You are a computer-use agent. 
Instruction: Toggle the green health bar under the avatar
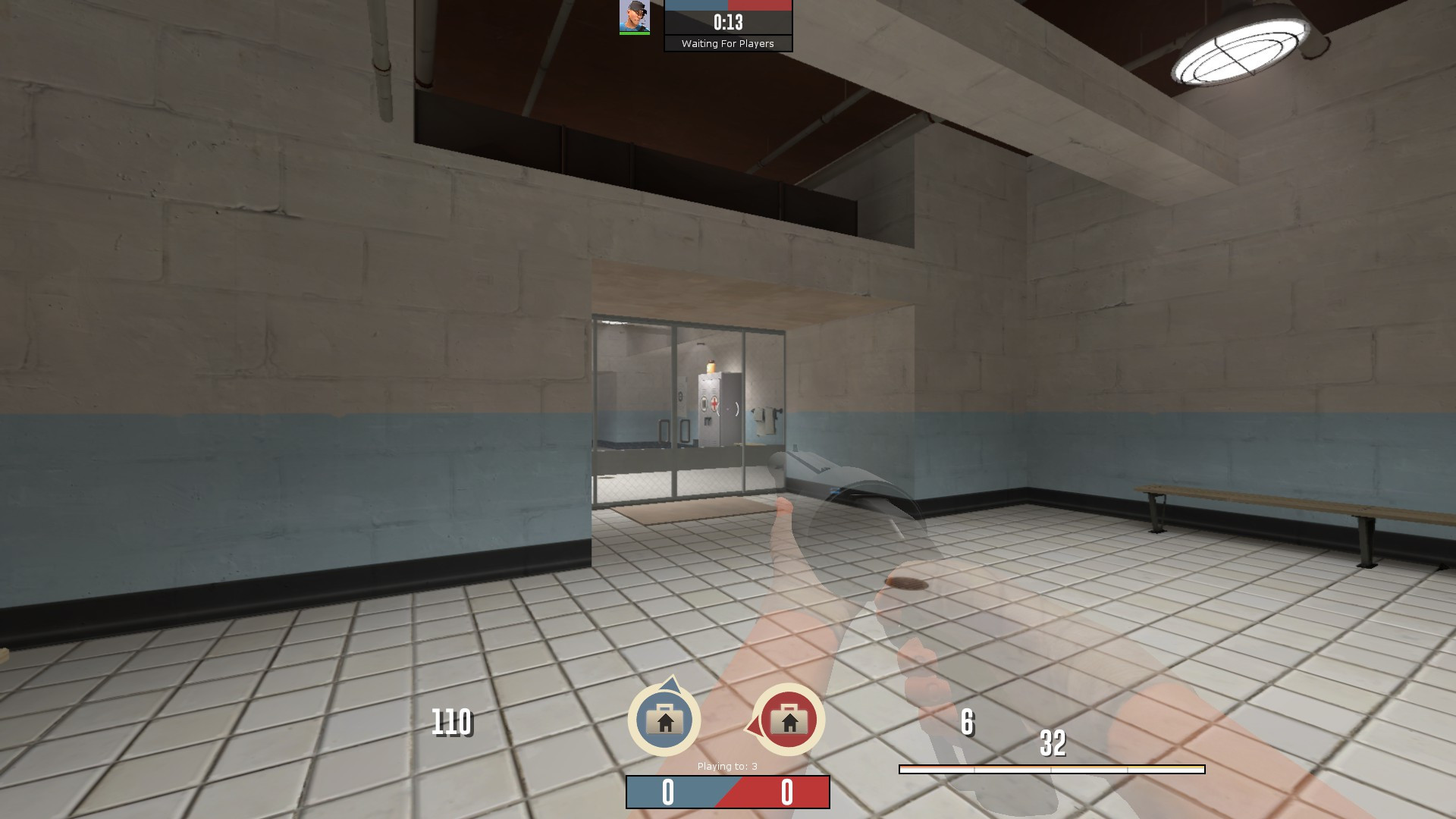coord(635,33)
